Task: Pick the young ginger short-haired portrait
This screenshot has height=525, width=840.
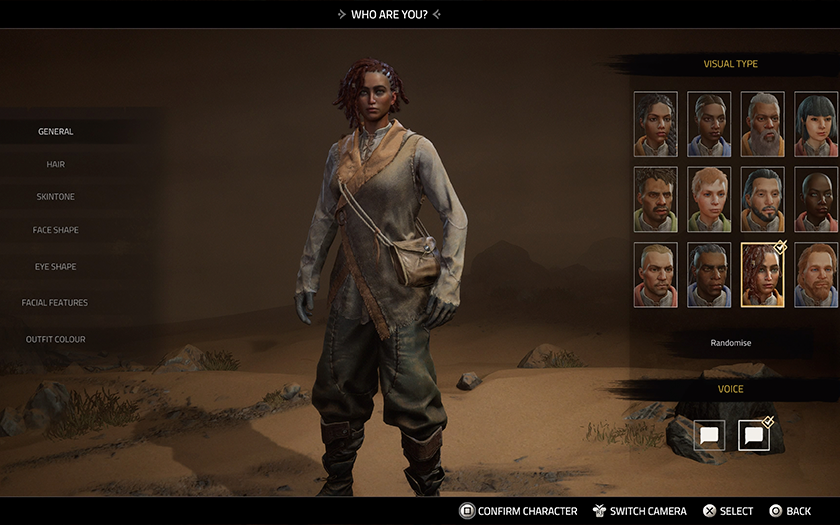Action: point(709,199)
